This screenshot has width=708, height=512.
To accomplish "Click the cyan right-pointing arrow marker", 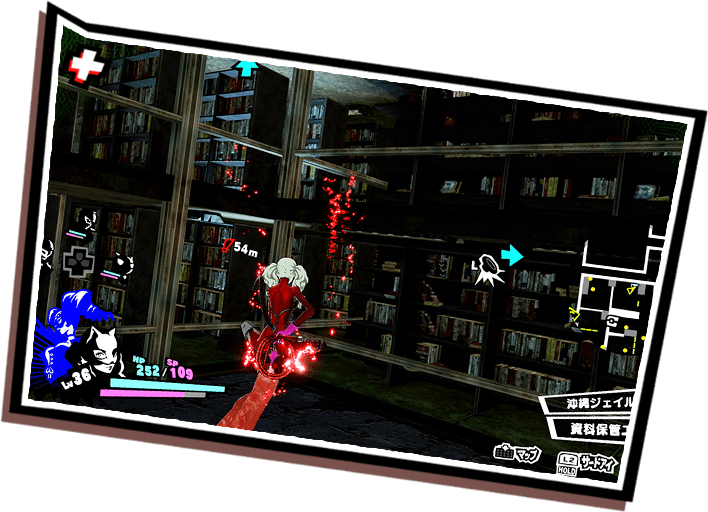I will point(511,256).
